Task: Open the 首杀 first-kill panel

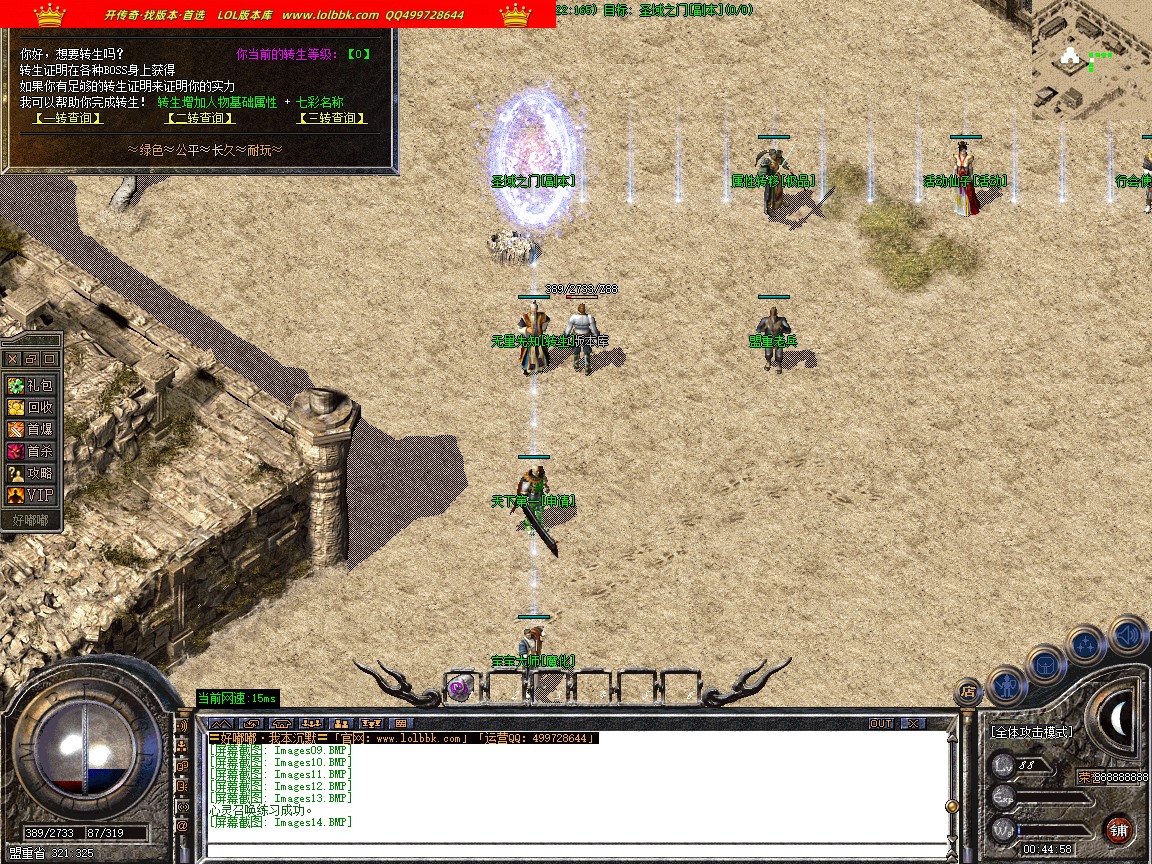Action: [x=31, y=451]
